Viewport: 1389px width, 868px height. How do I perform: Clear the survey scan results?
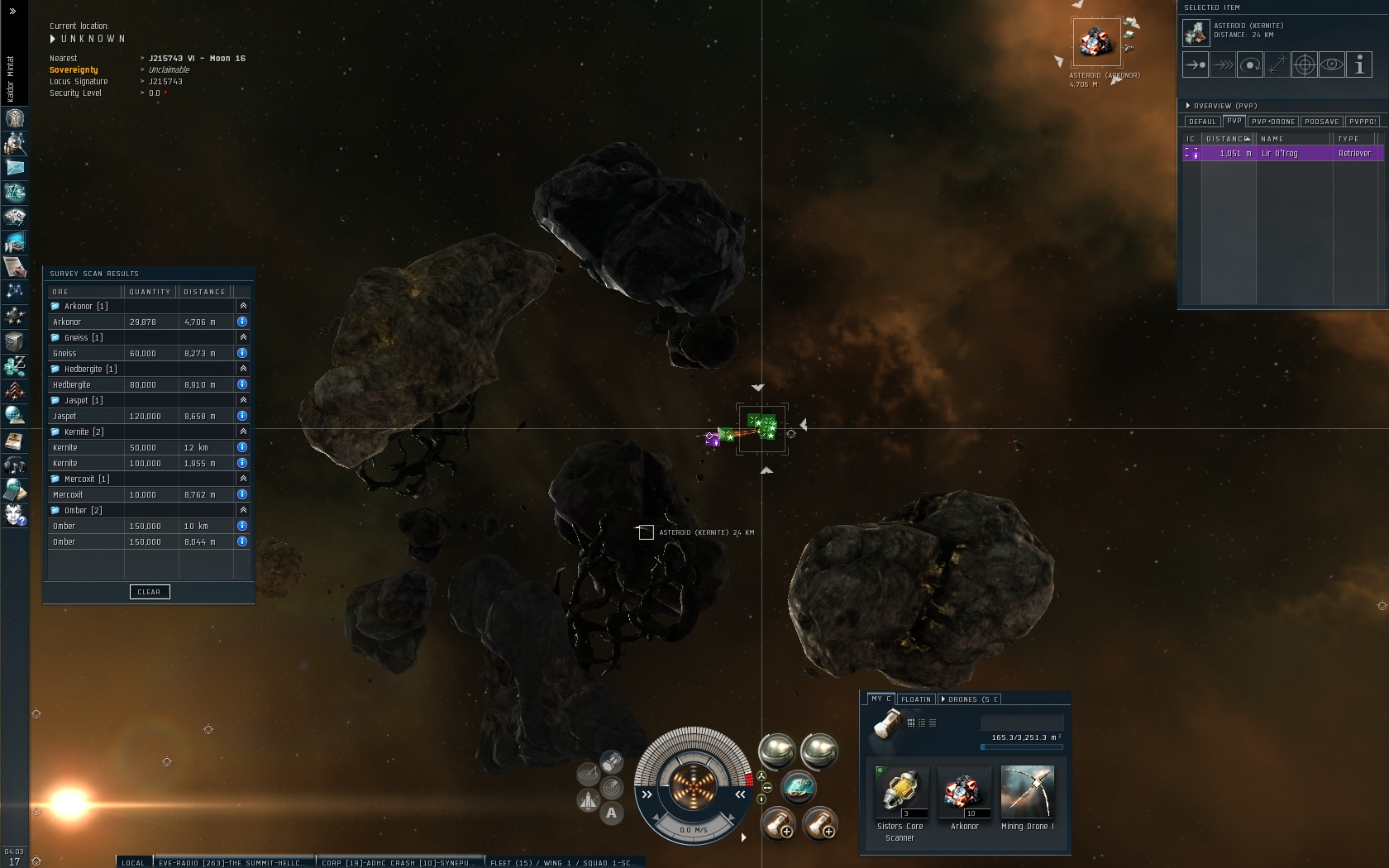[x=150, y=592]
